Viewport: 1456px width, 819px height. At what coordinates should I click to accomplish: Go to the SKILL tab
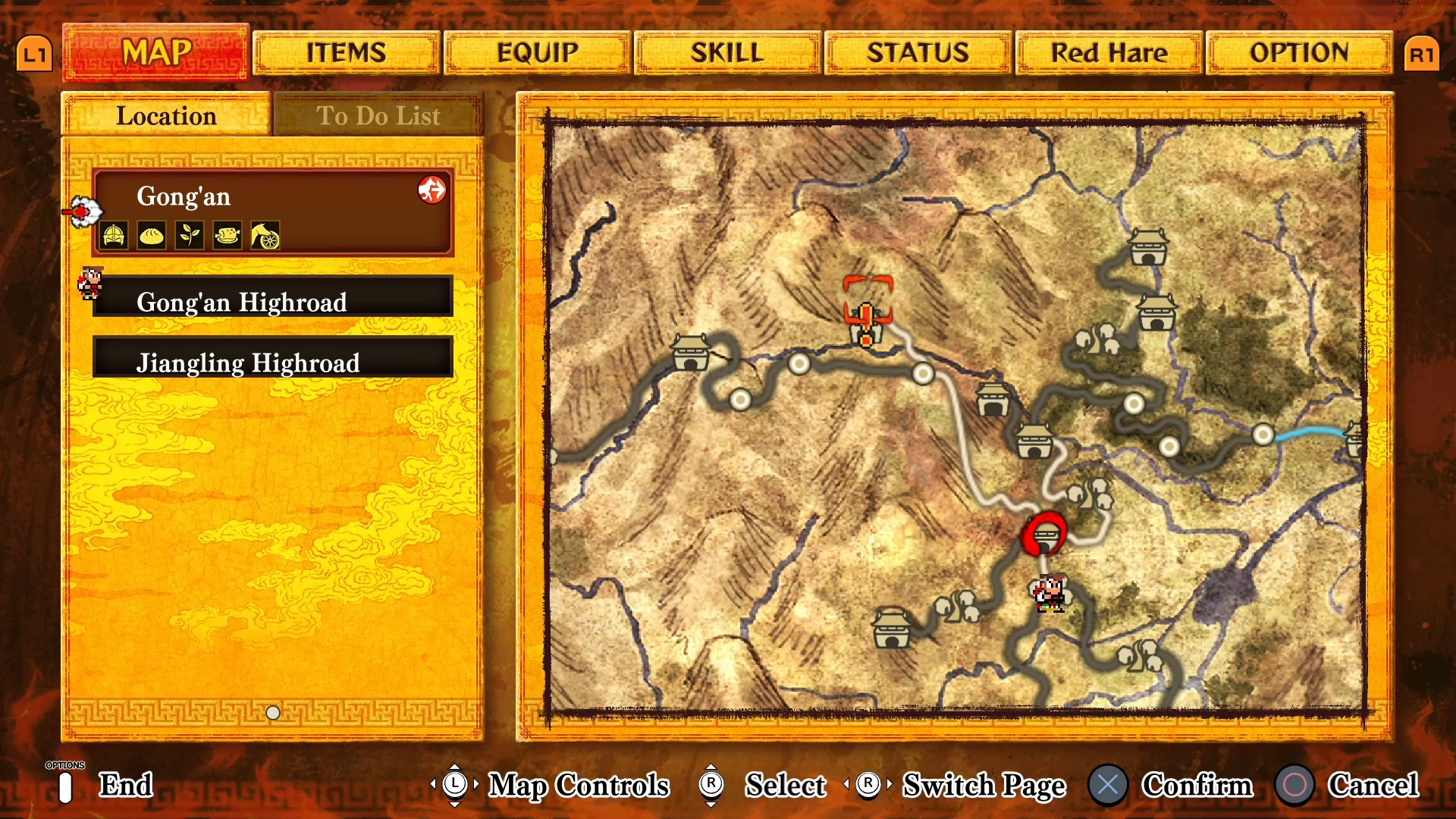pos(727,53)
